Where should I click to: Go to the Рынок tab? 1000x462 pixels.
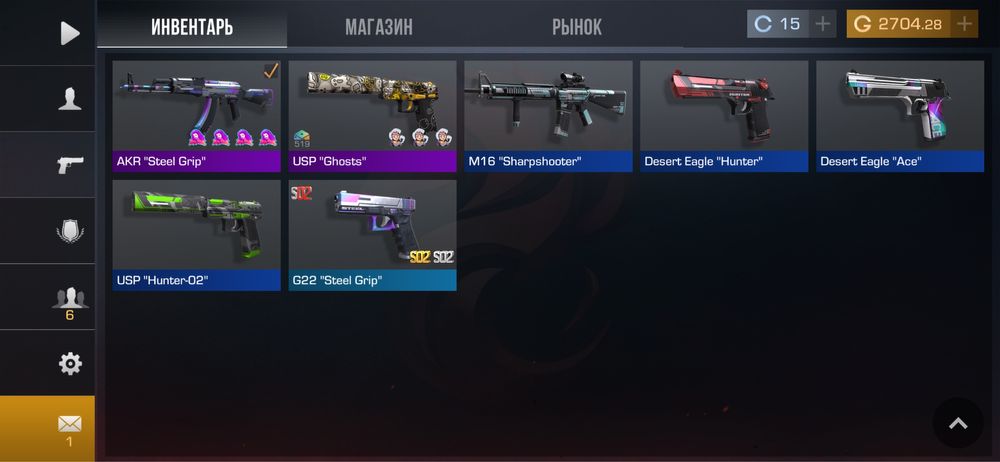577,27
